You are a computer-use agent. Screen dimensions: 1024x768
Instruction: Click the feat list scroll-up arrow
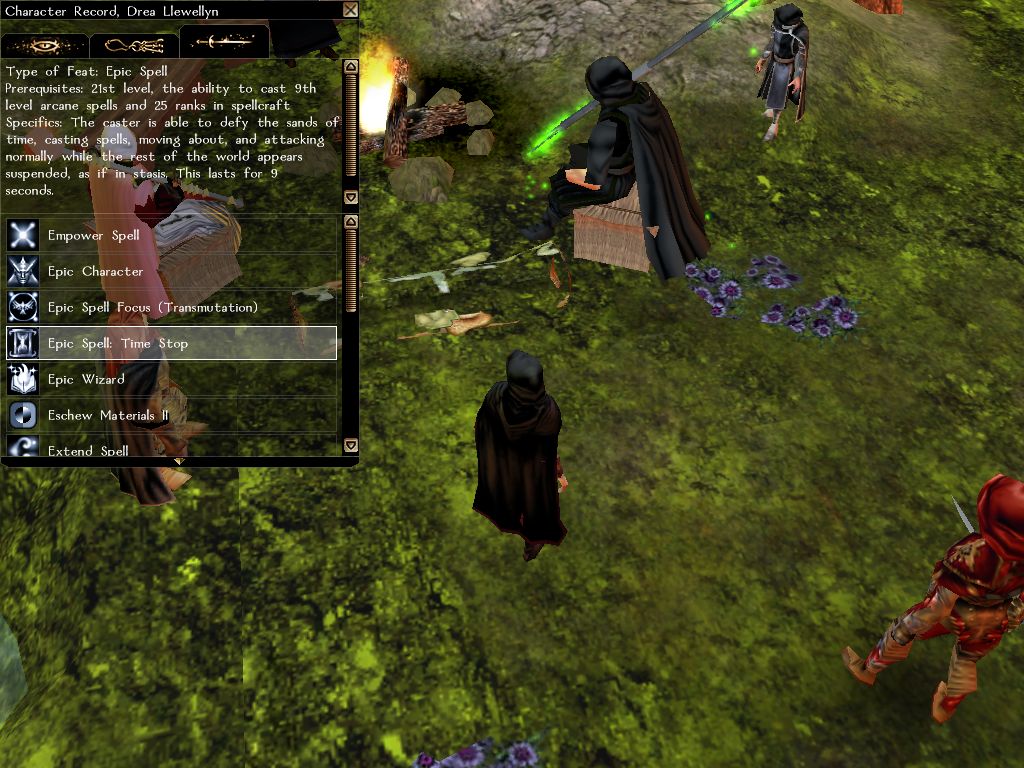point(350,221)
